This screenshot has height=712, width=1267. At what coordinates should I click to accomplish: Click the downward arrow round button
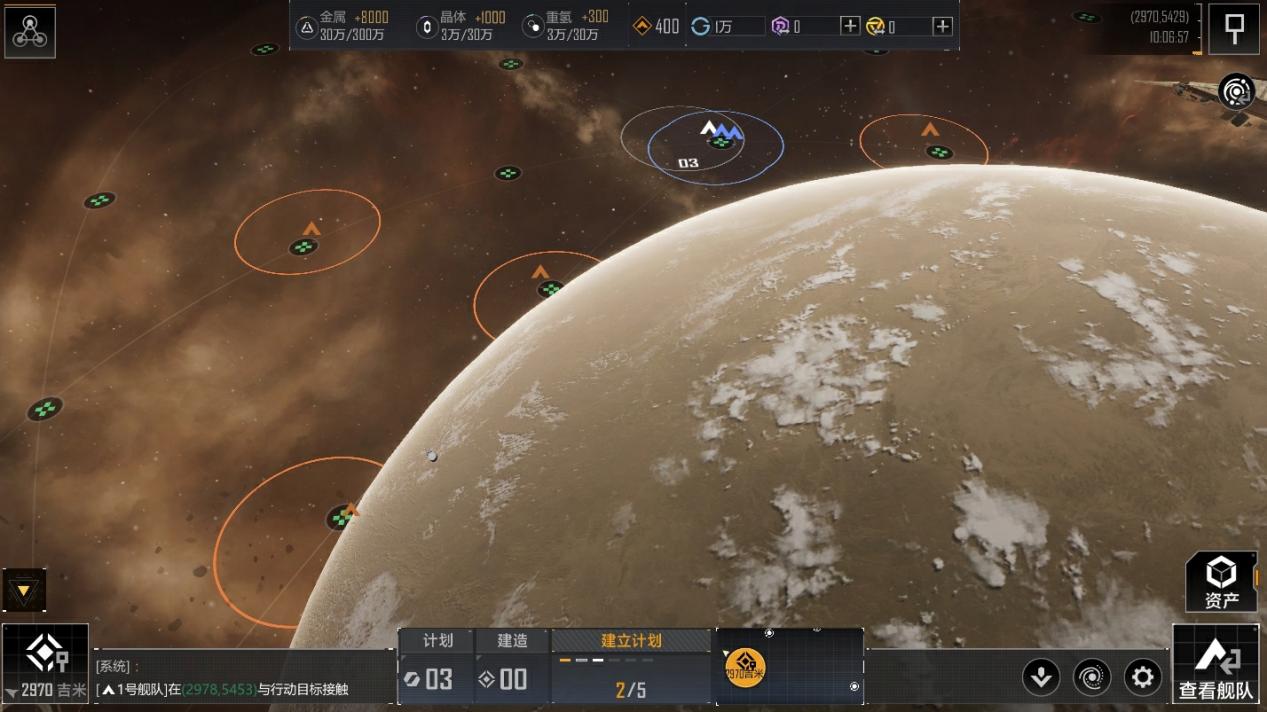click(1041, 677)
